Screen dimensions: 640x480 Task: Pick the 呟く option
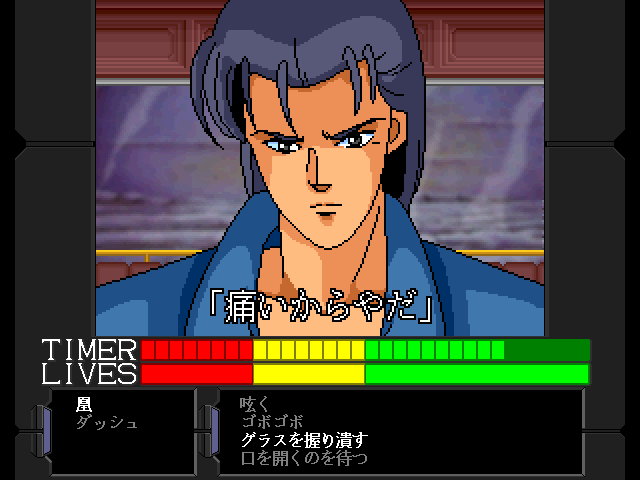[257, 405]
